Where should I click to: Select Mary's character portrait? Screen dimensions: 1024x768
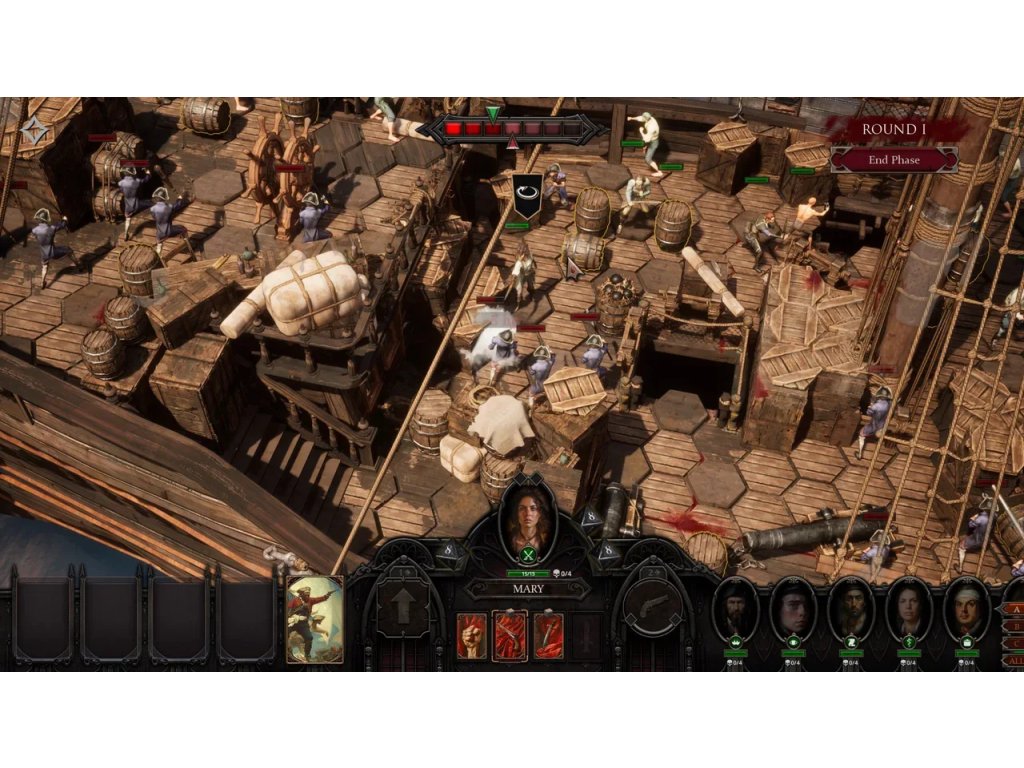coord(527,518)
